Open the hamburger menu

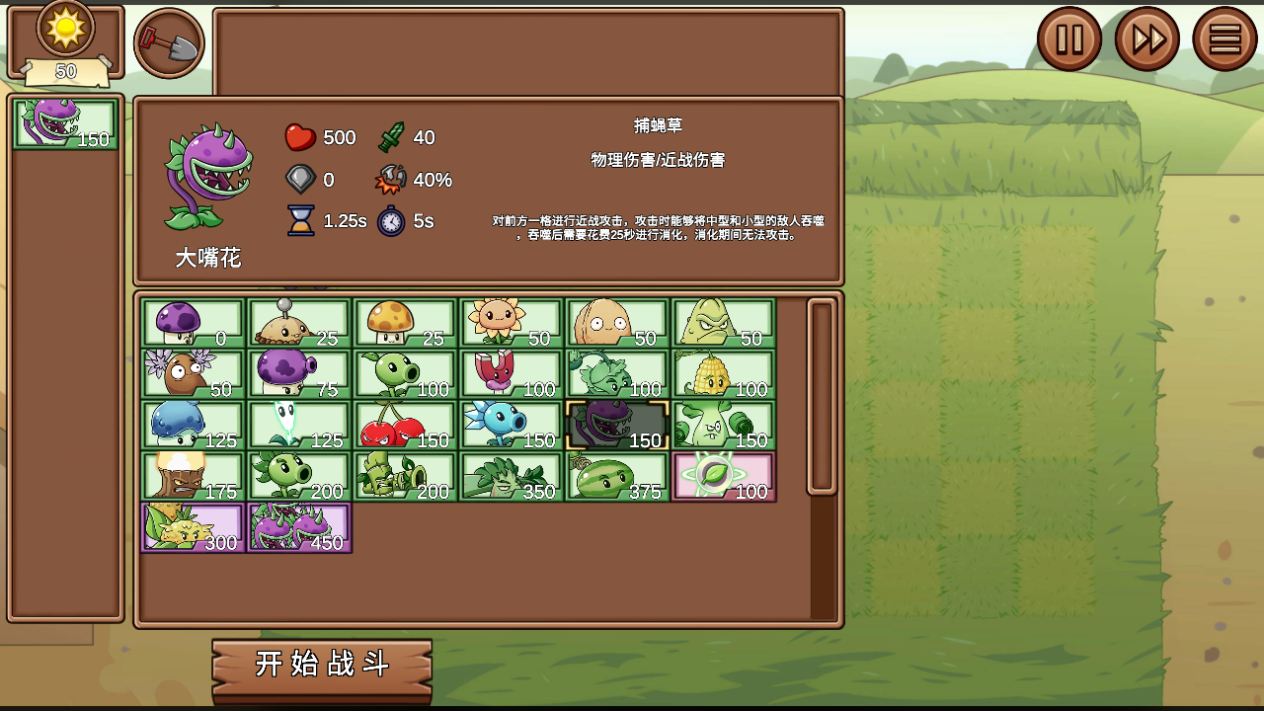pos(1224,40)
